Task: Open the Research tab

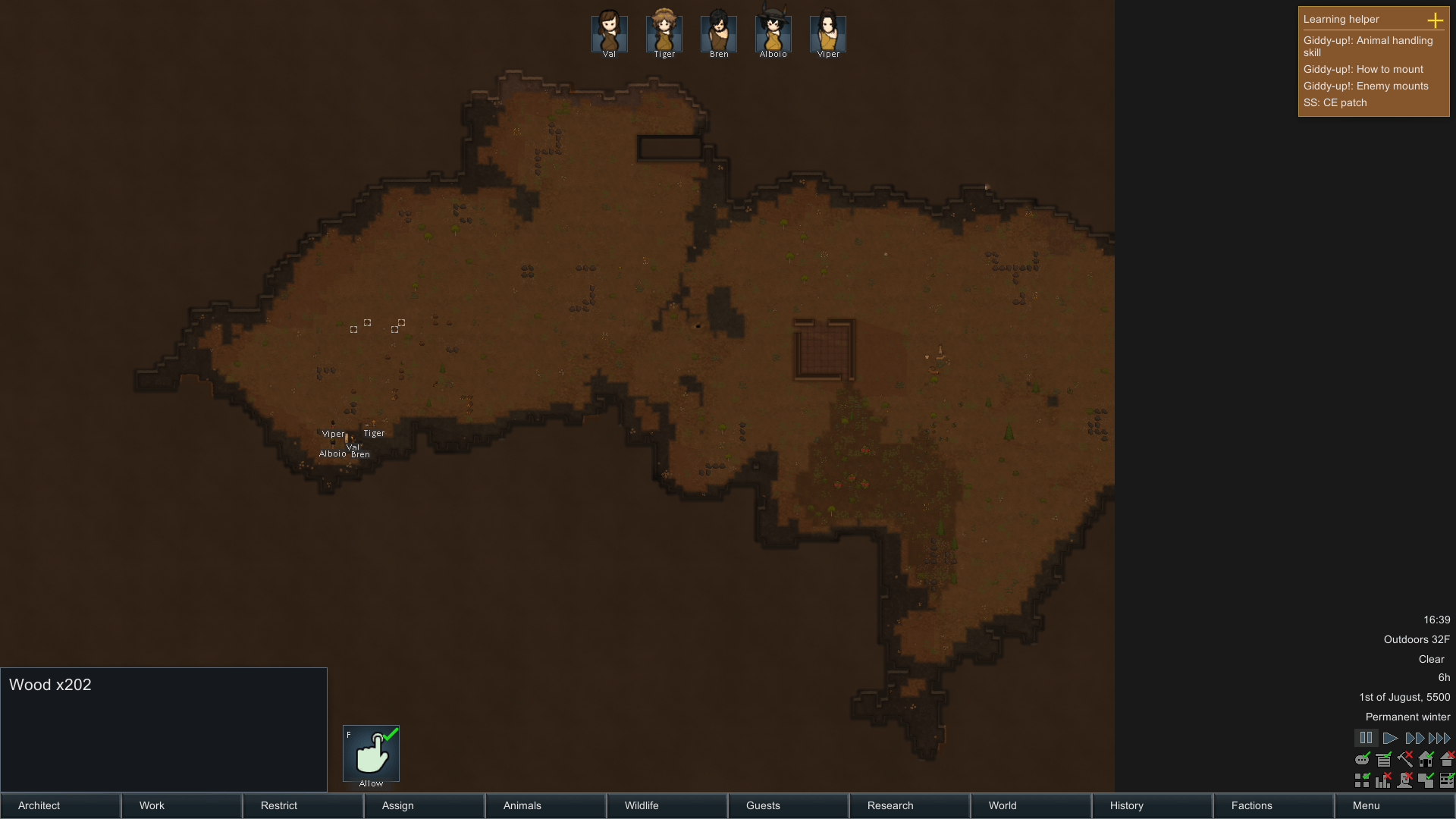Action: point(889,806)
